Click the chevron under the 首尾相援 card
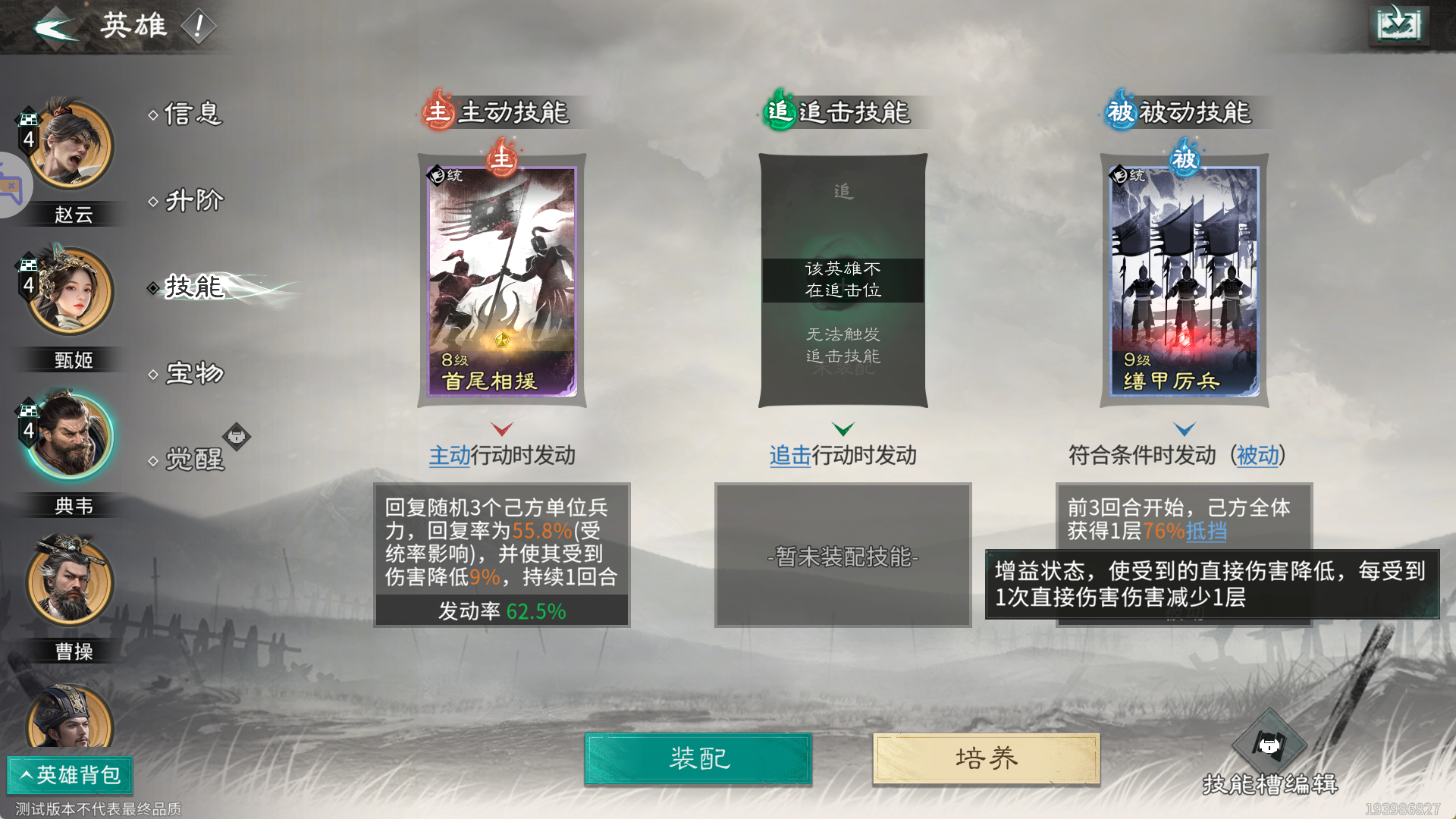Screen dimensions: 1456x819 (x=502, y=428)
